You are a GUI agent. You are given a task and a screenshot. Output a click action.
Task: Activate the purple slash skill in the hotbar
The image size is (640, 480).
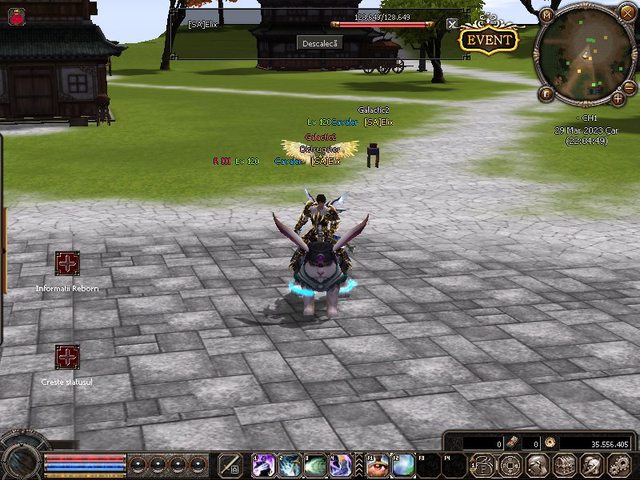pyautogui.click(x=264, y=464)
